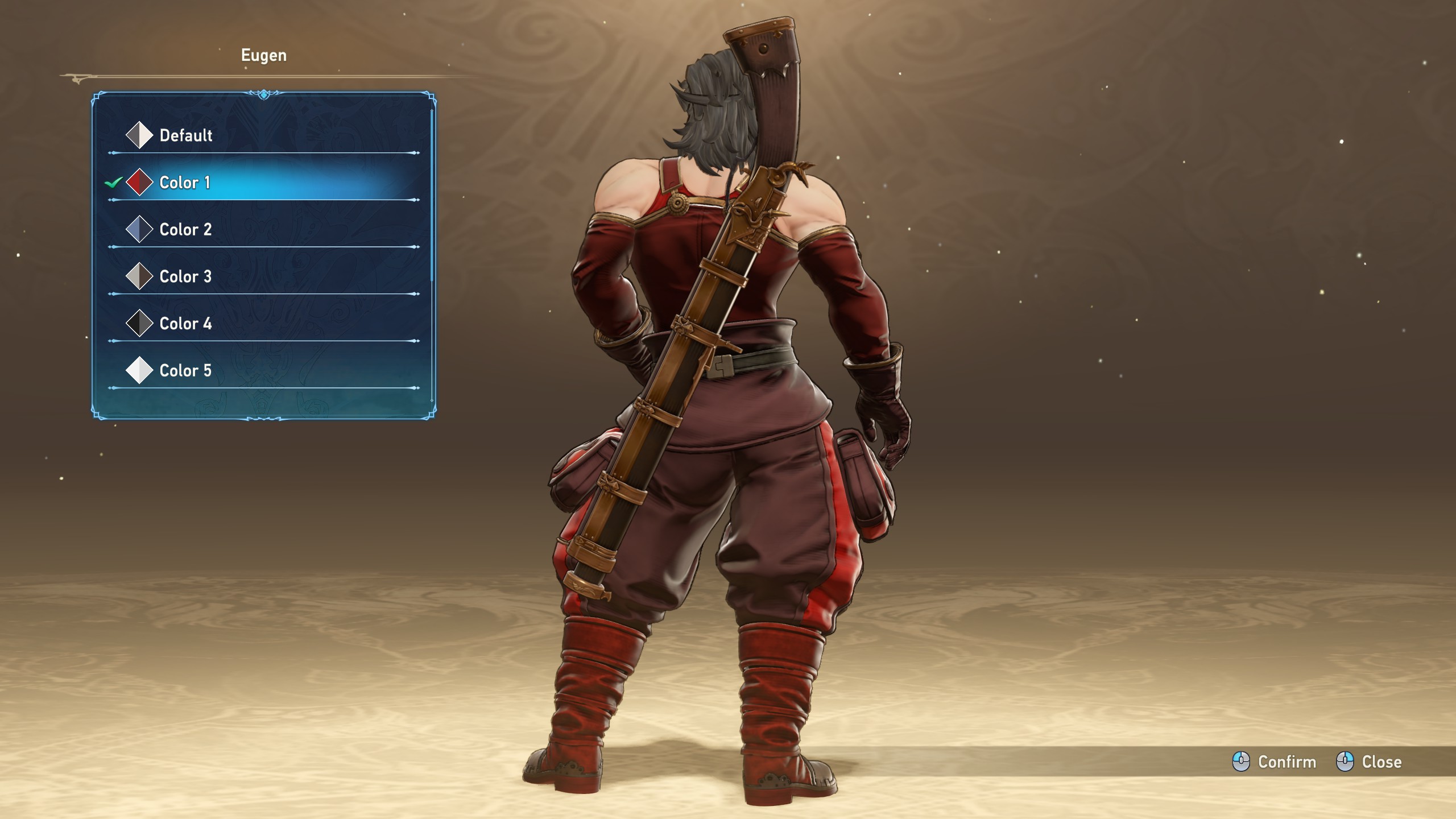Choose the highlighted Color 1 entry

click(185, 183)
